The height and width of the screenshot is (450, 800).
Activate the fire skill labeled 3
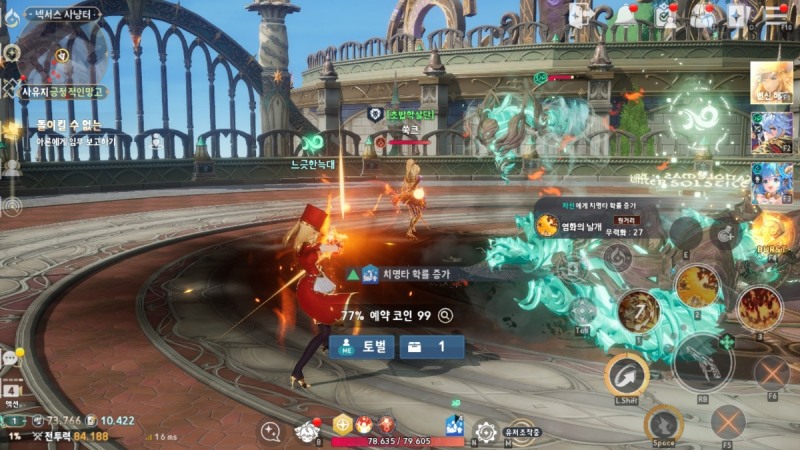758,309
